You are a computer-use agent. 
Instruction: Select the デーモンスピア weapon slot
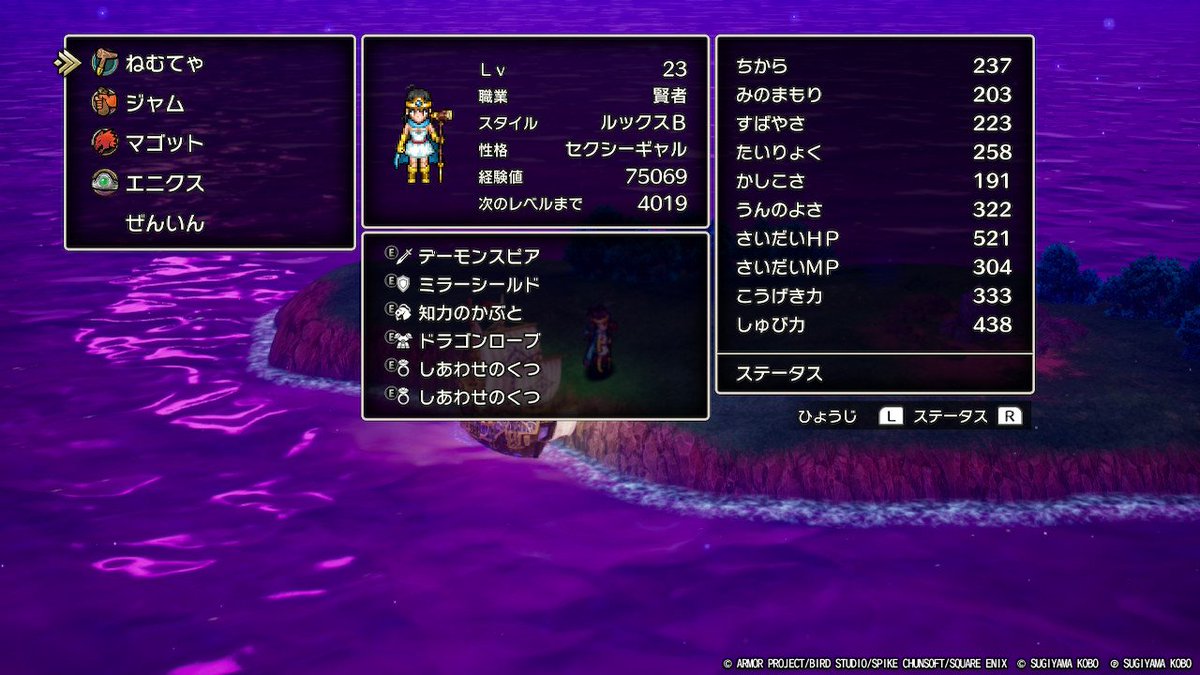pos(478,256)
